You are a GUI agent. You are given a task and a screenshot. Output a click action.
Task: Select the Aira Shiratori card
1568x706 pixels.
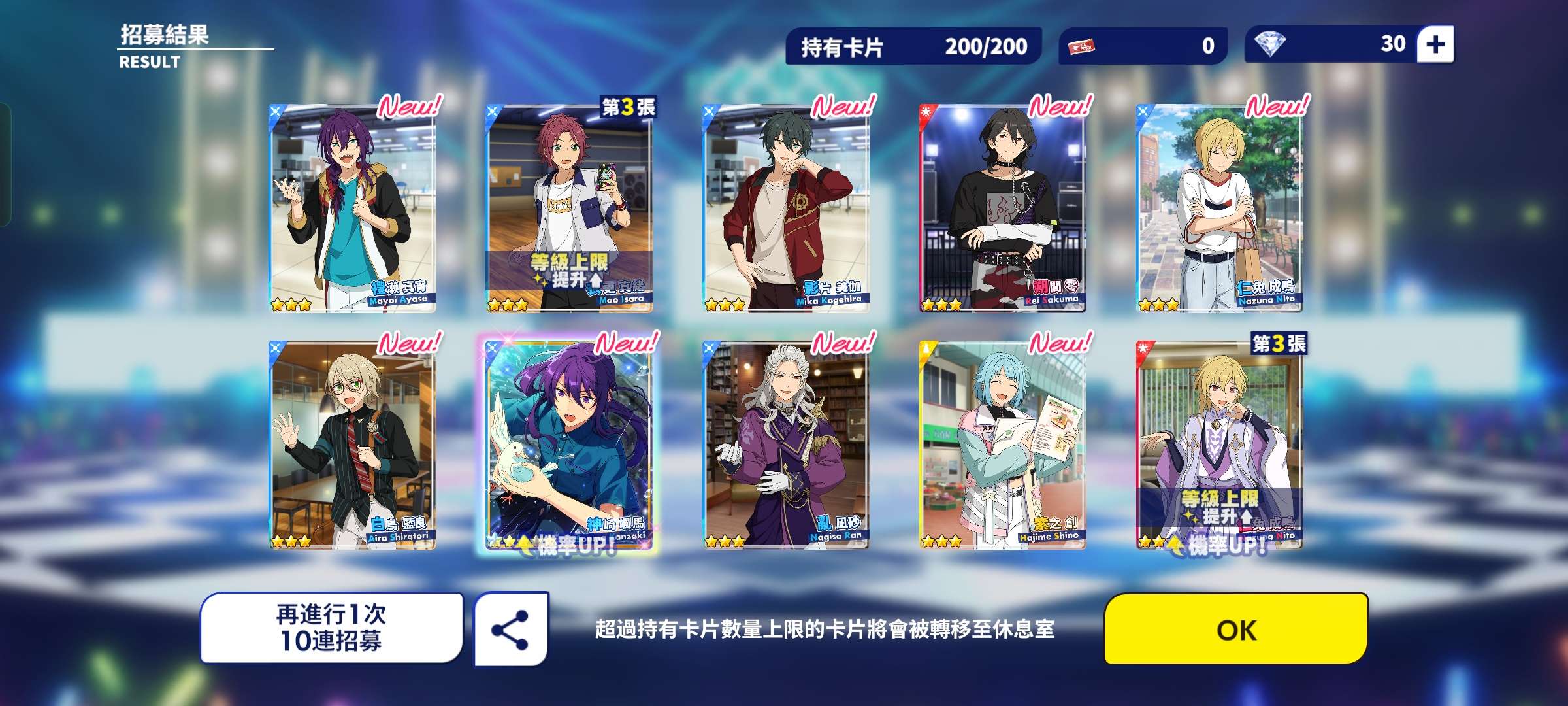click(353, 445)
